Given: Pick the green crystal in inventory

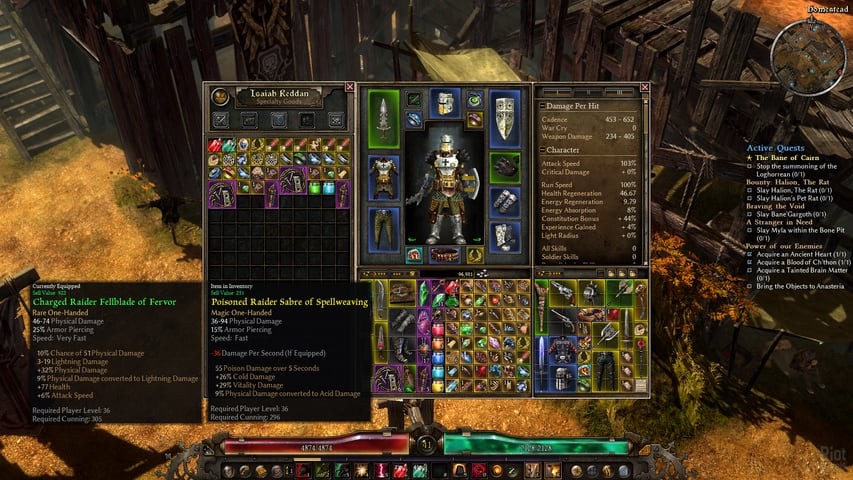Looking at the screenshot, I should click(422, 292).
